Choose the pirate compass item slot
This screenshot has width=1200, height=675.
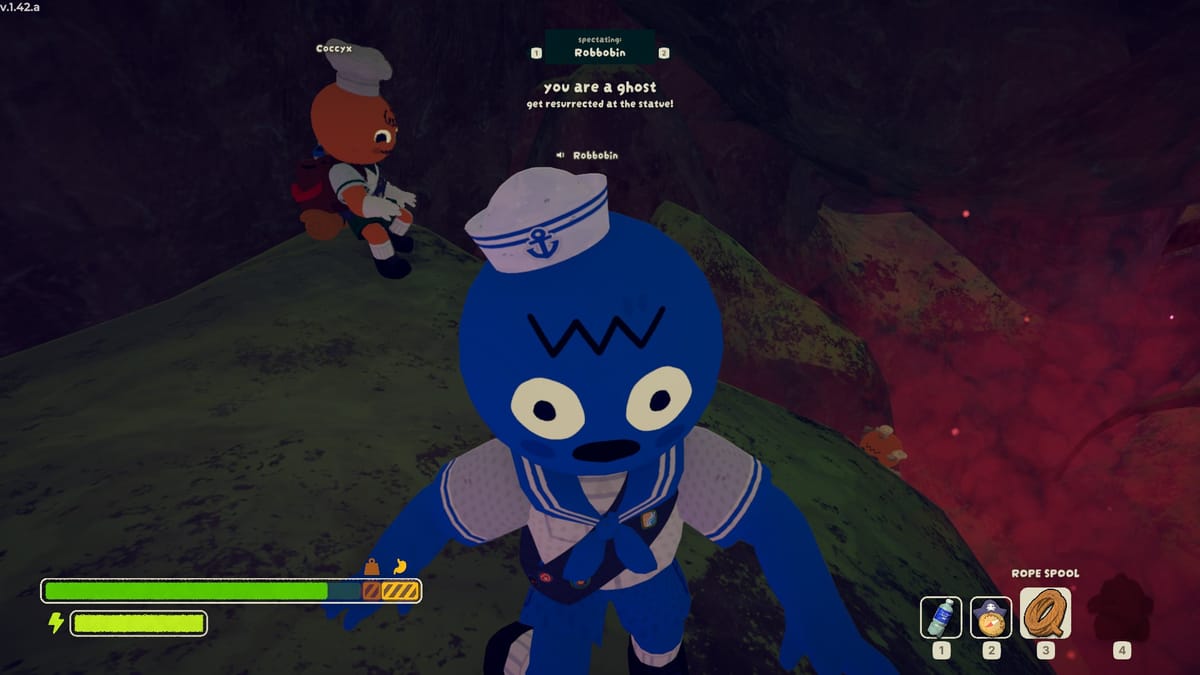click(x=991, y=617)
